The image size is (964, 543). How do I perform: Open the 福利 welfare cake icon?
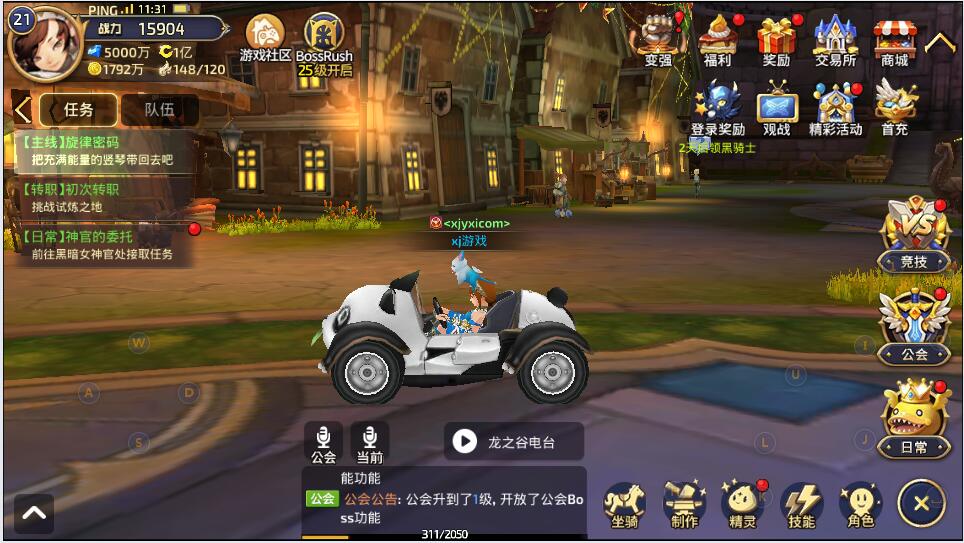717,40
